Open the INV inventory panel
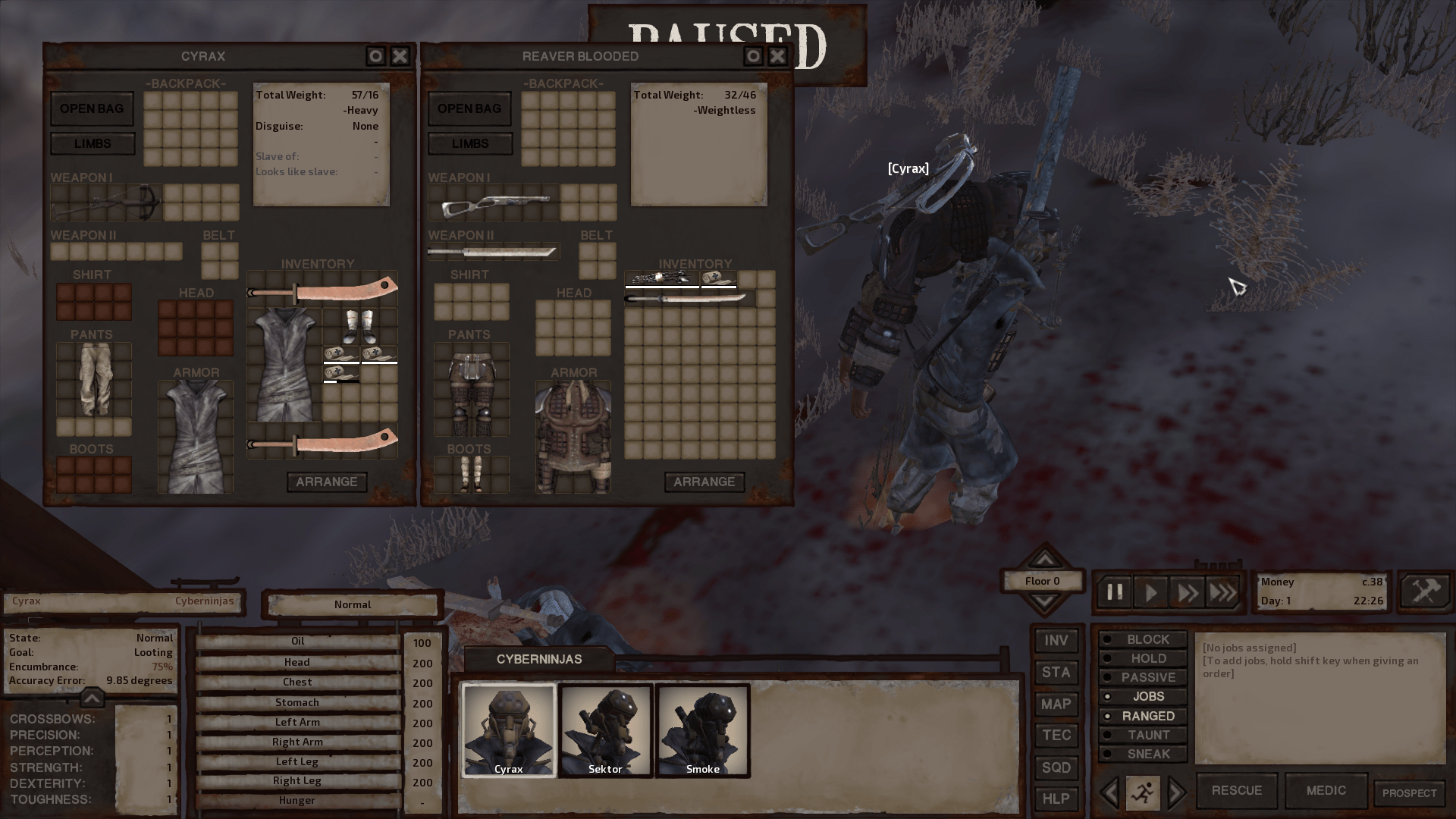The height and width of the screenshot is (819, 1456). click(x=1056, y=640)
